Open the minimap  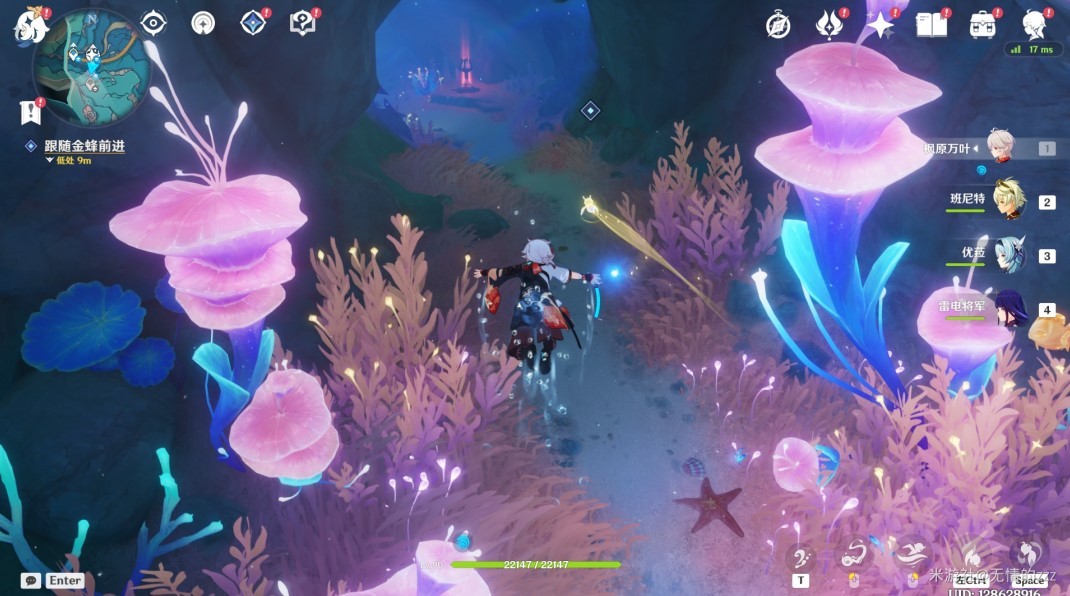click(x=91, y=67)
